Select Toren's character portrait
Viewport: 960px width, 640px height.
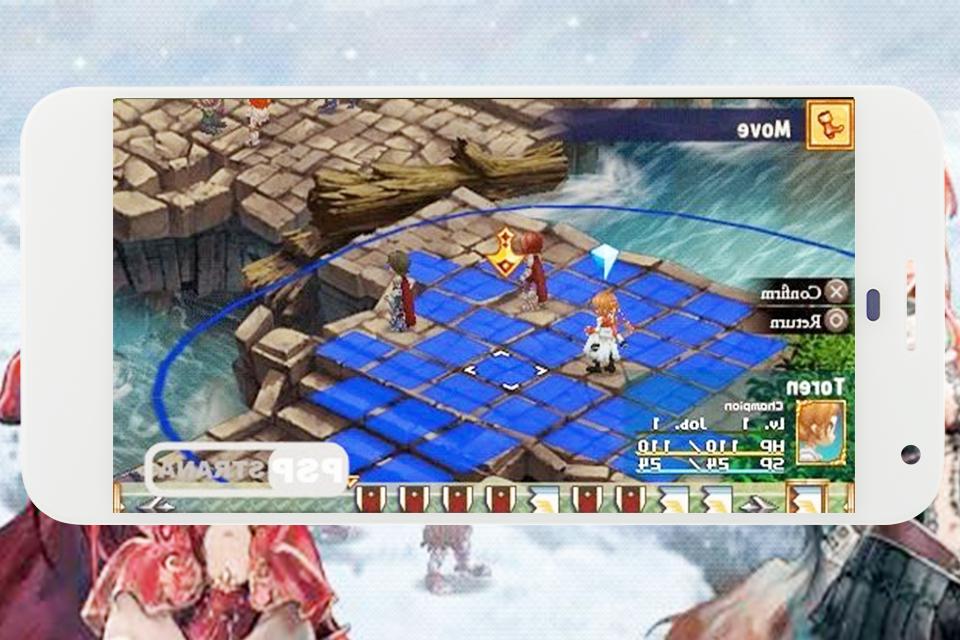(819, 432)
